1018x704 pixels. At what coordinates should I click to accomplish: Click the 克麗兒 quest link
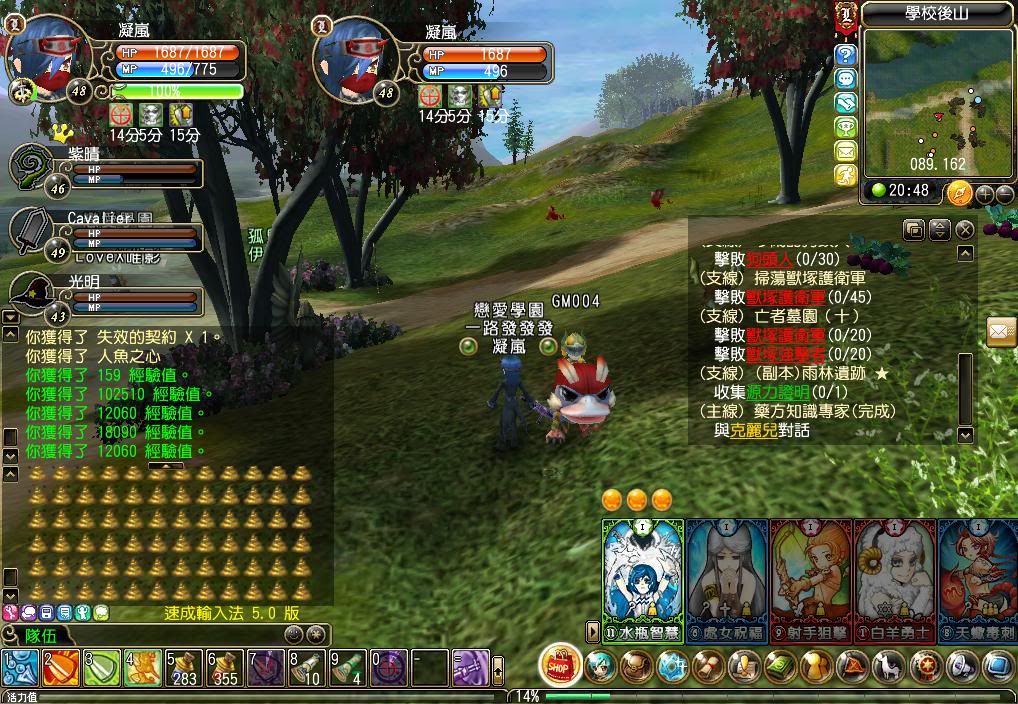(750, 430)
